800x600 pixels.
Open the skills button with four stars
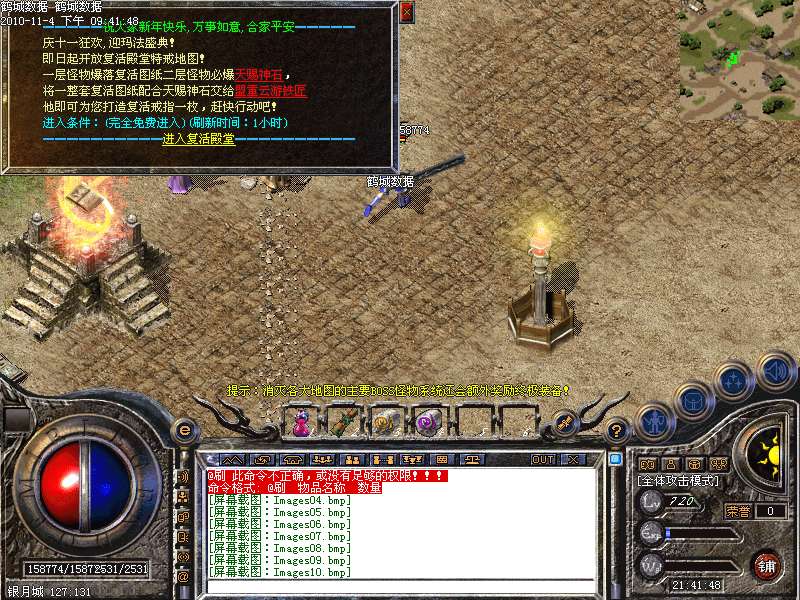pos(735,381)
